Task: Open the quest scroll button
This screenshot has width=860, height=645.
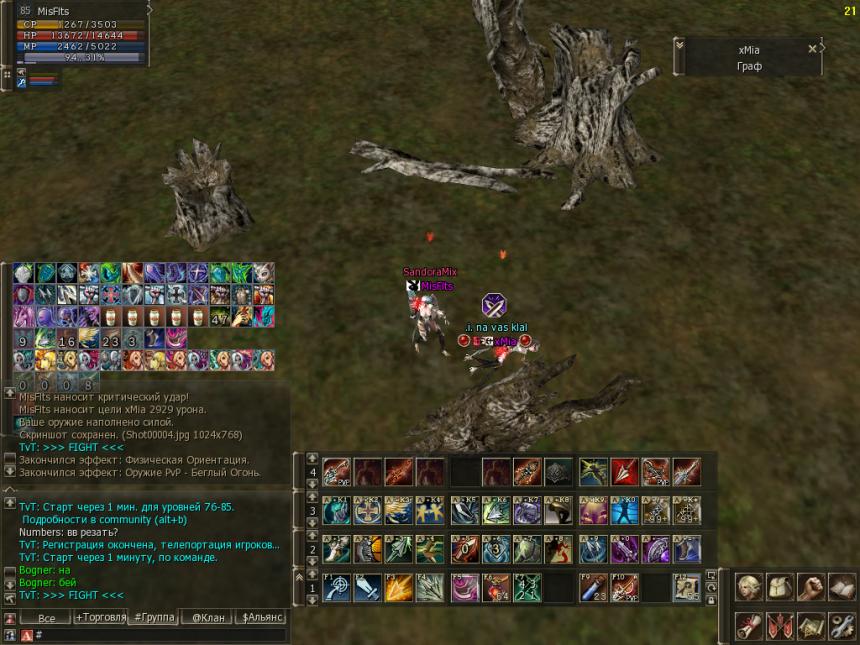Action: tap(748, 625)
